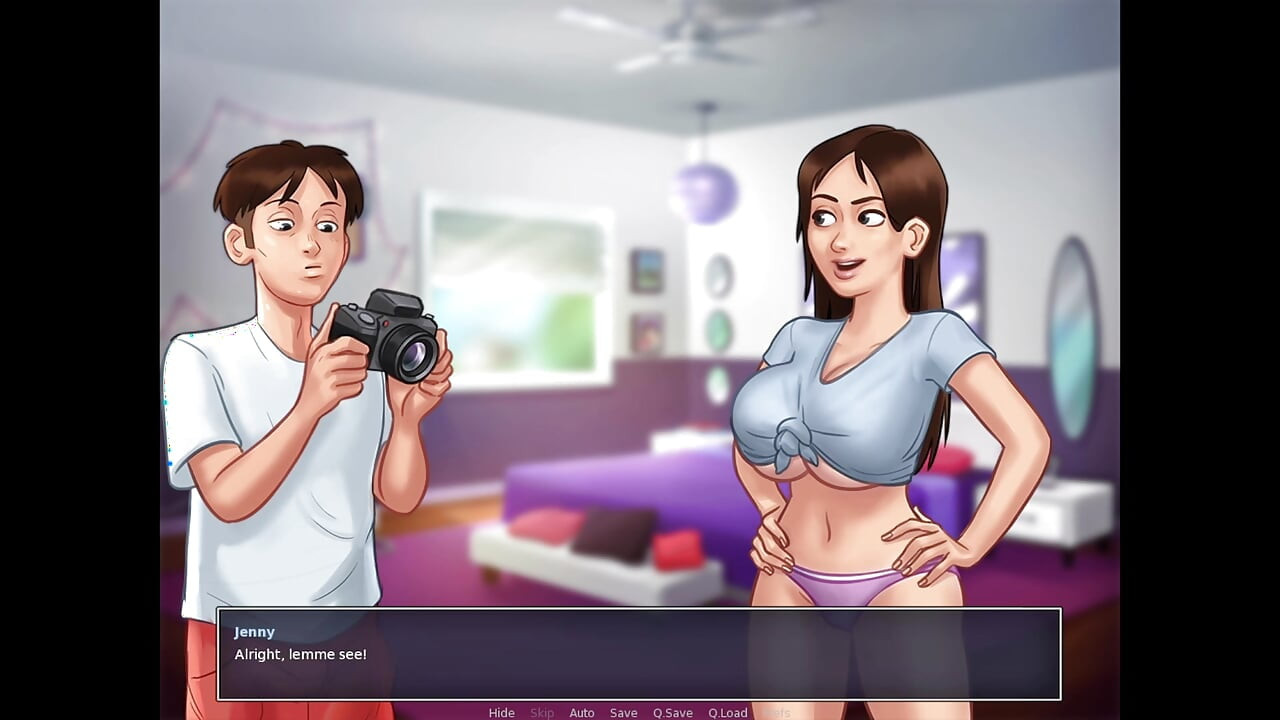Click the line 'Alright, lemme see!'
Viewport: 1280px width, 720px height.
[x=301, y=654]
